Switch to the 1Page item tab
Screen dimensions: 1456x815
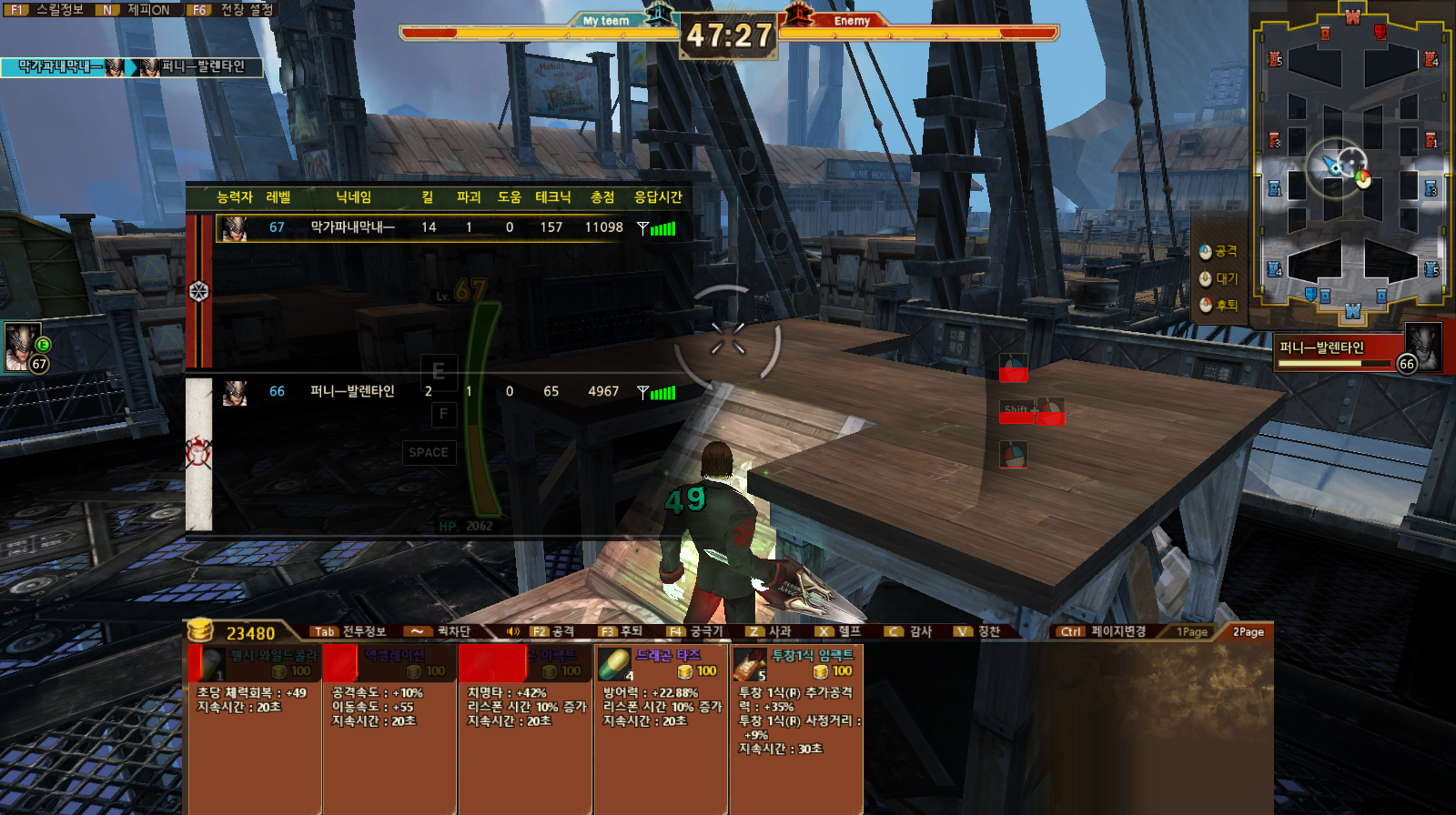1191,631
